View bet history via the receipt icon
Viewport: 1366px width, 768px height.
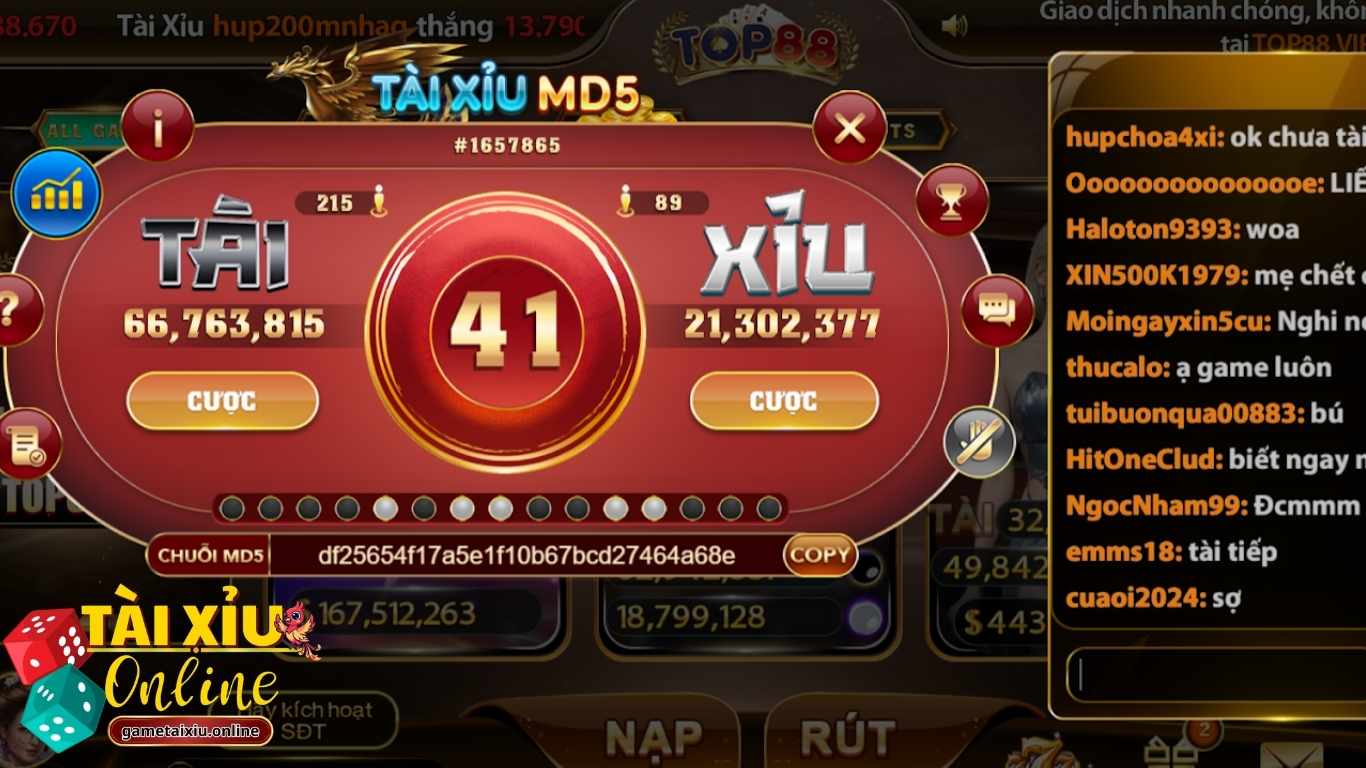pos(25,443)
